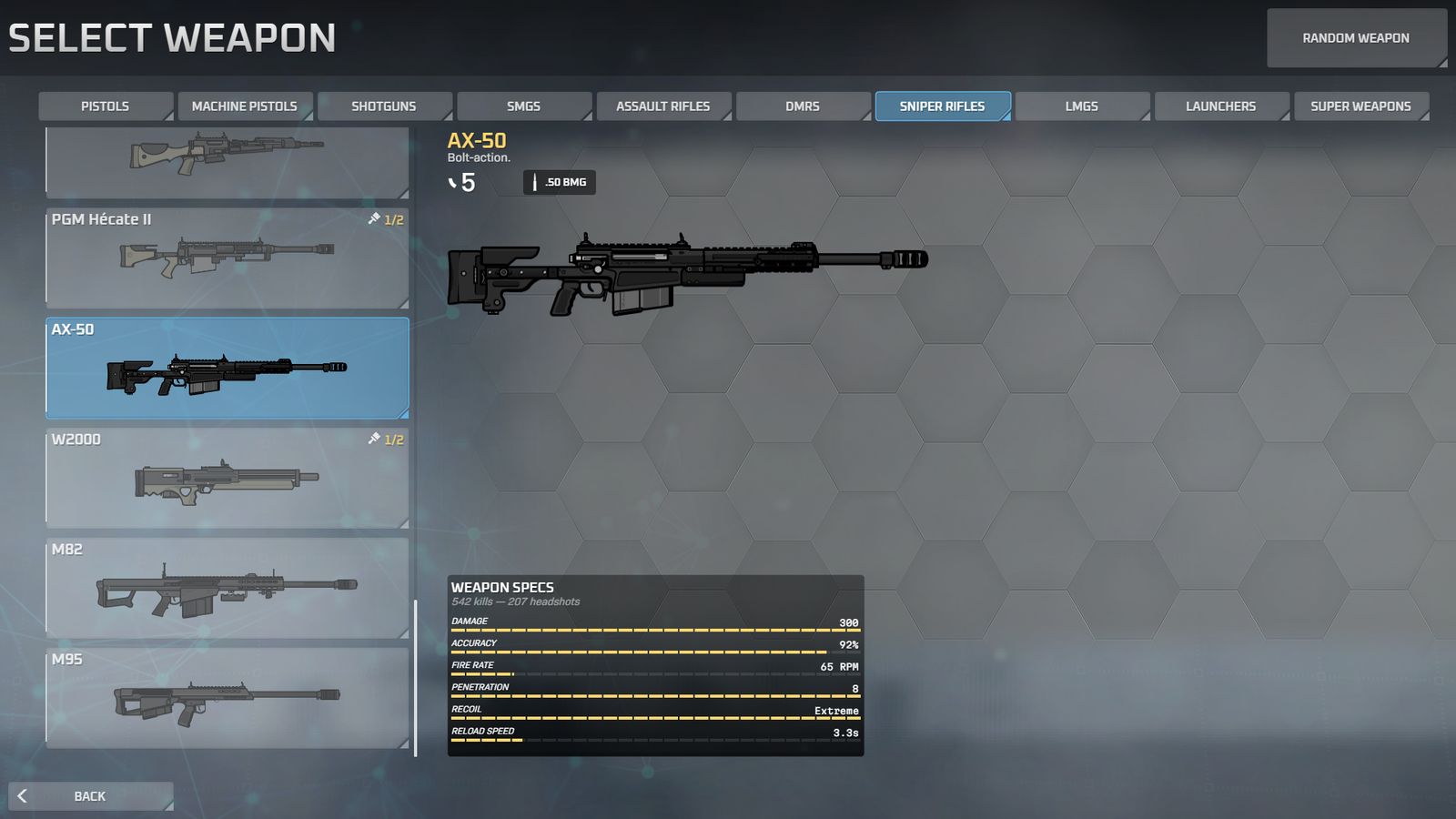Select the SMGs tab

point(523,106)
